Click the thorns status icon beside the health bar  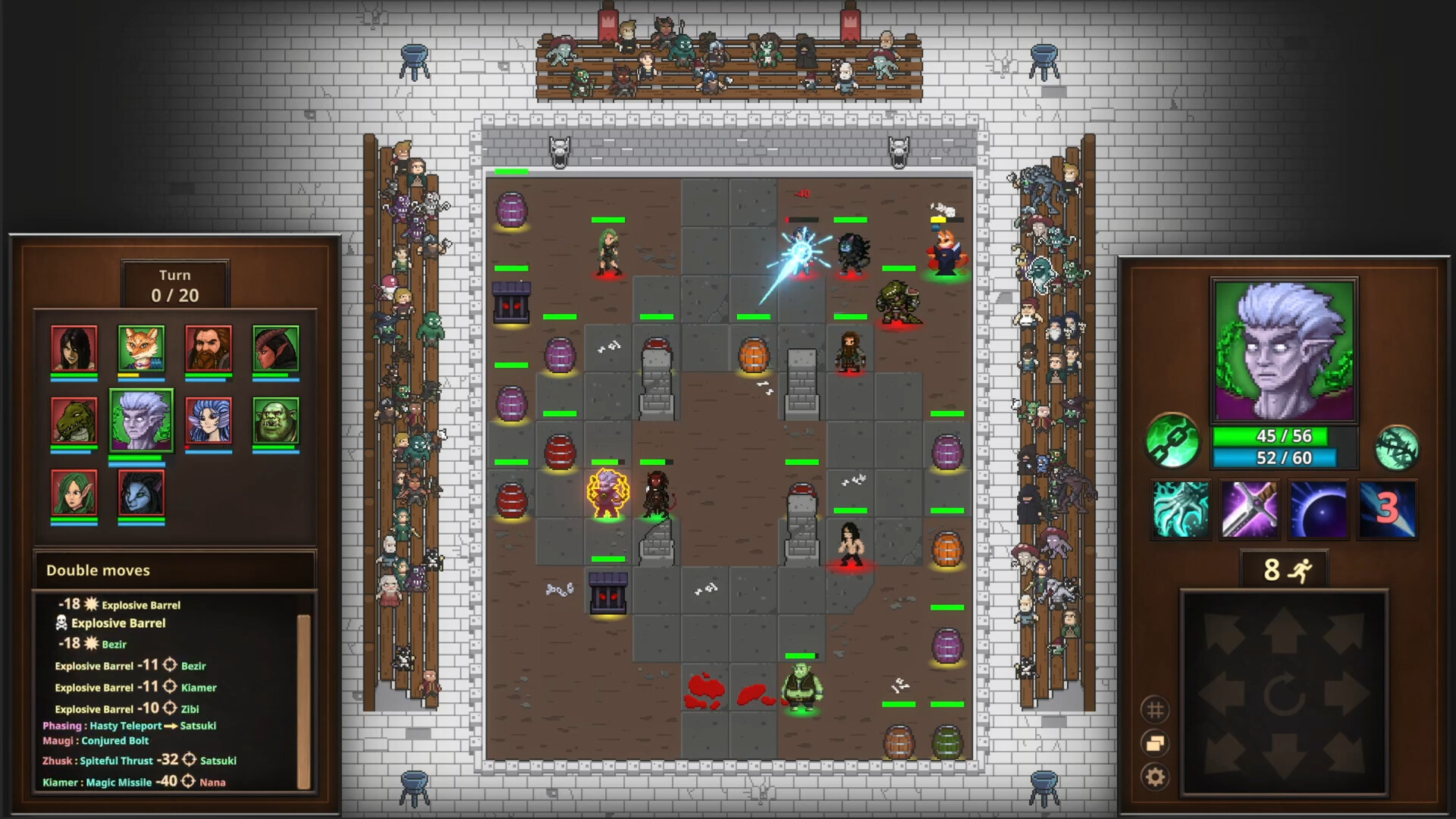pos(1401,447)
